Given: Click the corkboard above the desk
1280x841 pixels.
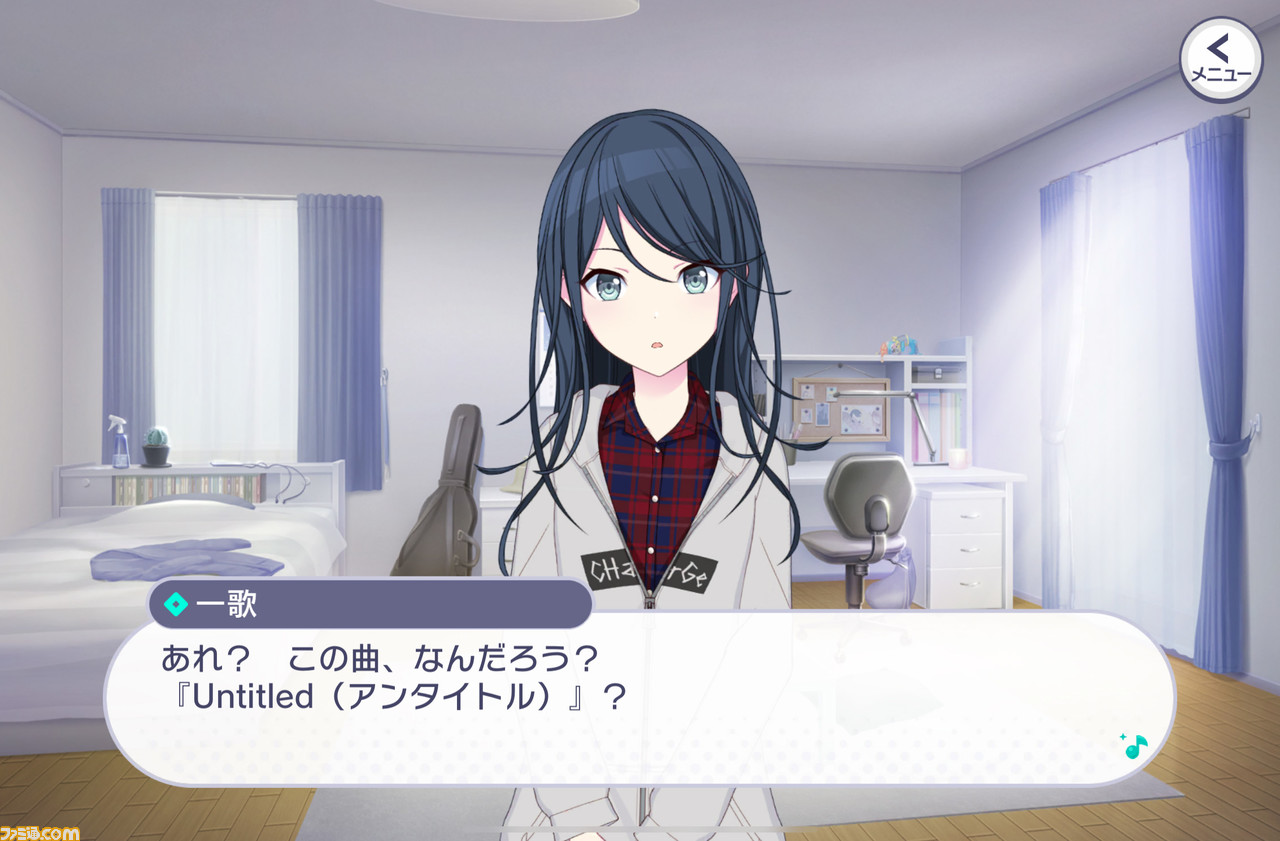Looking at the screenshot, I should tap(840, 410).
